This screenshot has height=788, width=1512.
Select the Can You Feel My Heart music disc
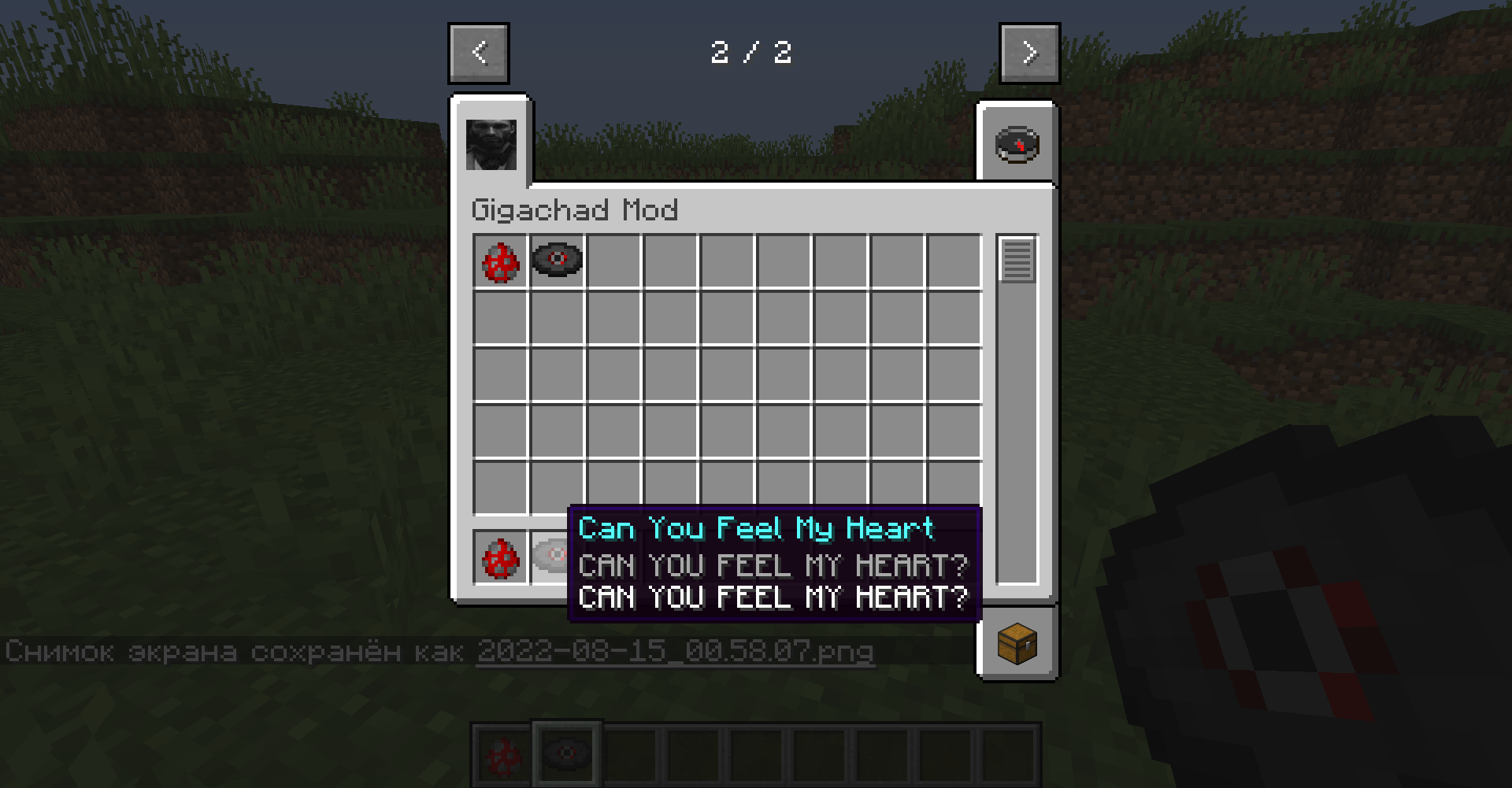pos(558,262)
